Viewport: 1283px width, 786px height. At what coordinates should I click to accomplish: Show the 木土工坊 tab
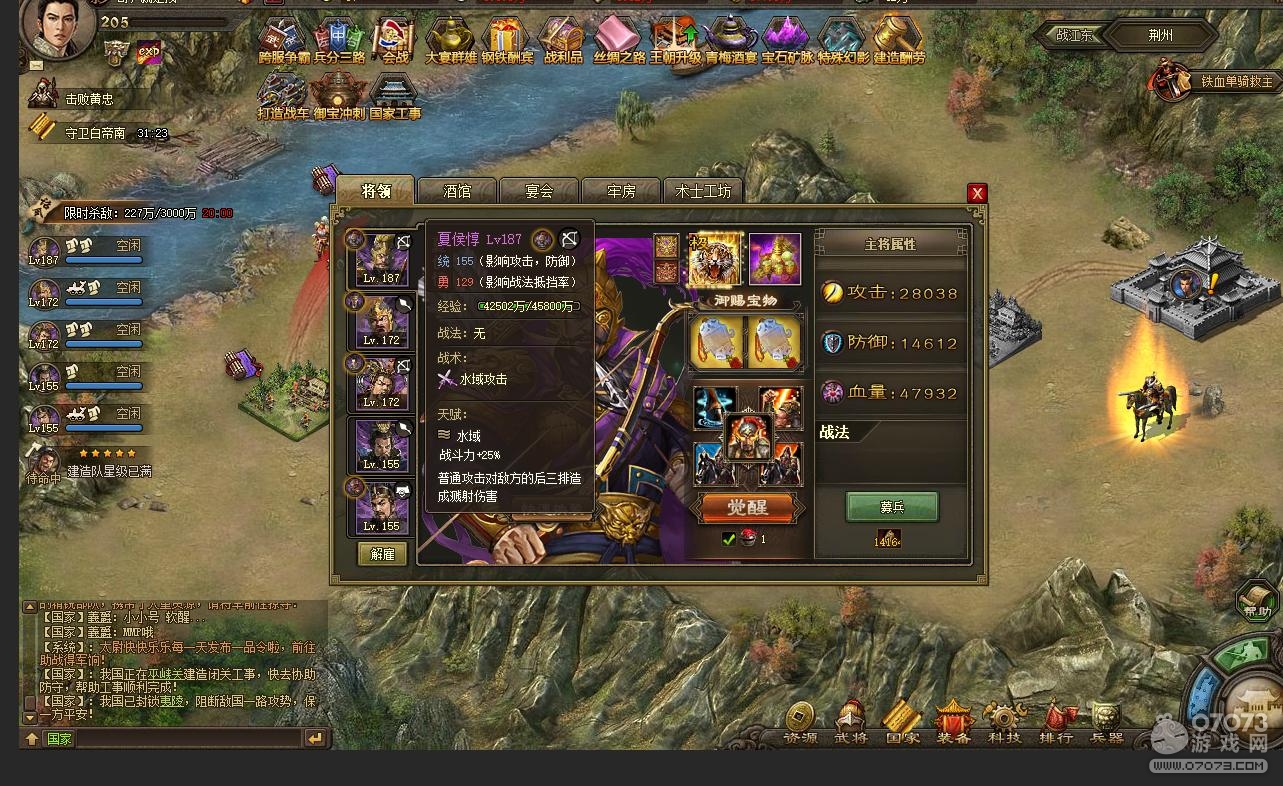coord(703,190)
